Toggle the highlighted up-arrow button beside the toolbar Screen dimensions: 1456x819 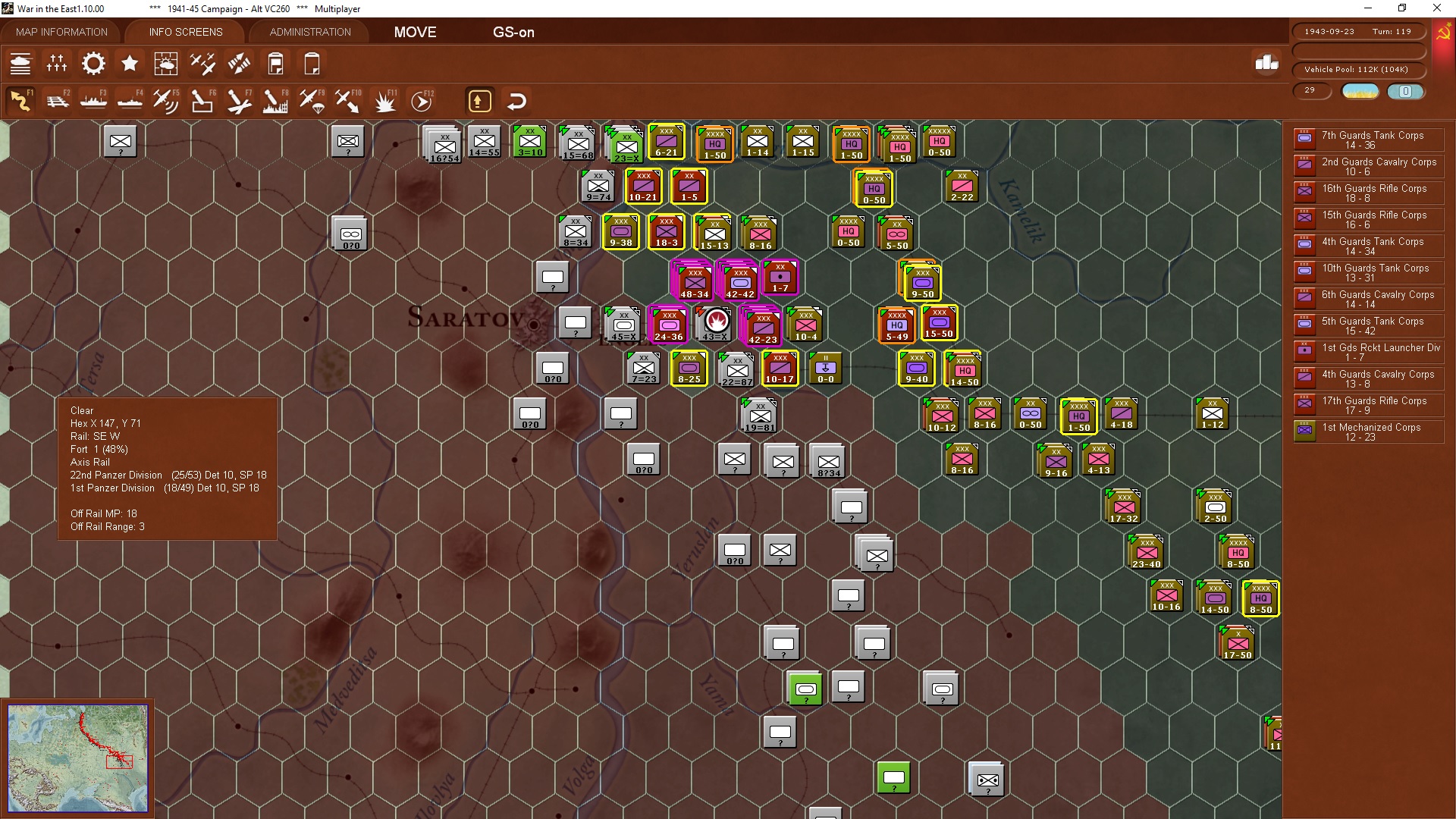[x=479, y=99]
